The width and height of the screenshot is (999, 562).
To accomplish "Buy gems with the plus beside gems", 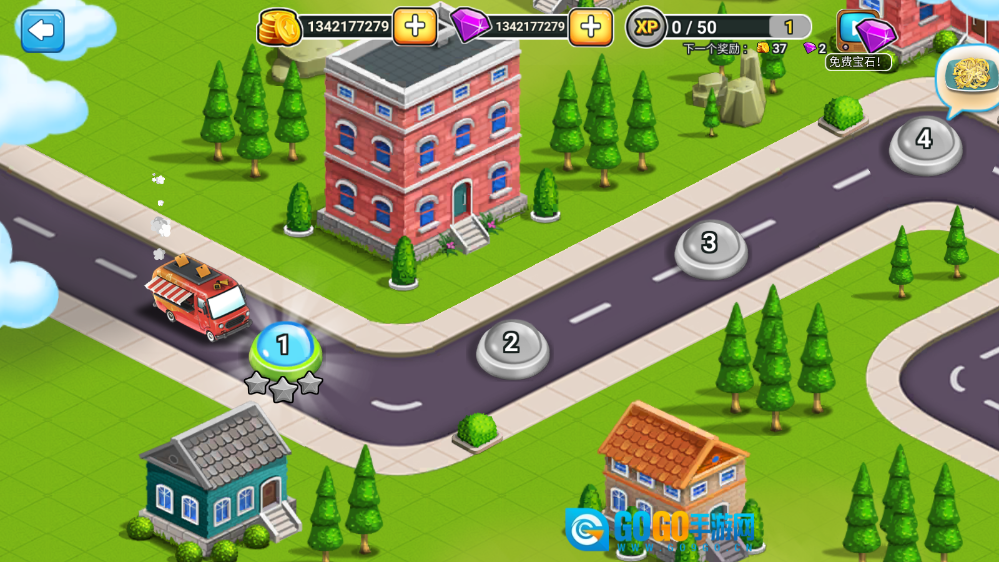I will [590, 27].
